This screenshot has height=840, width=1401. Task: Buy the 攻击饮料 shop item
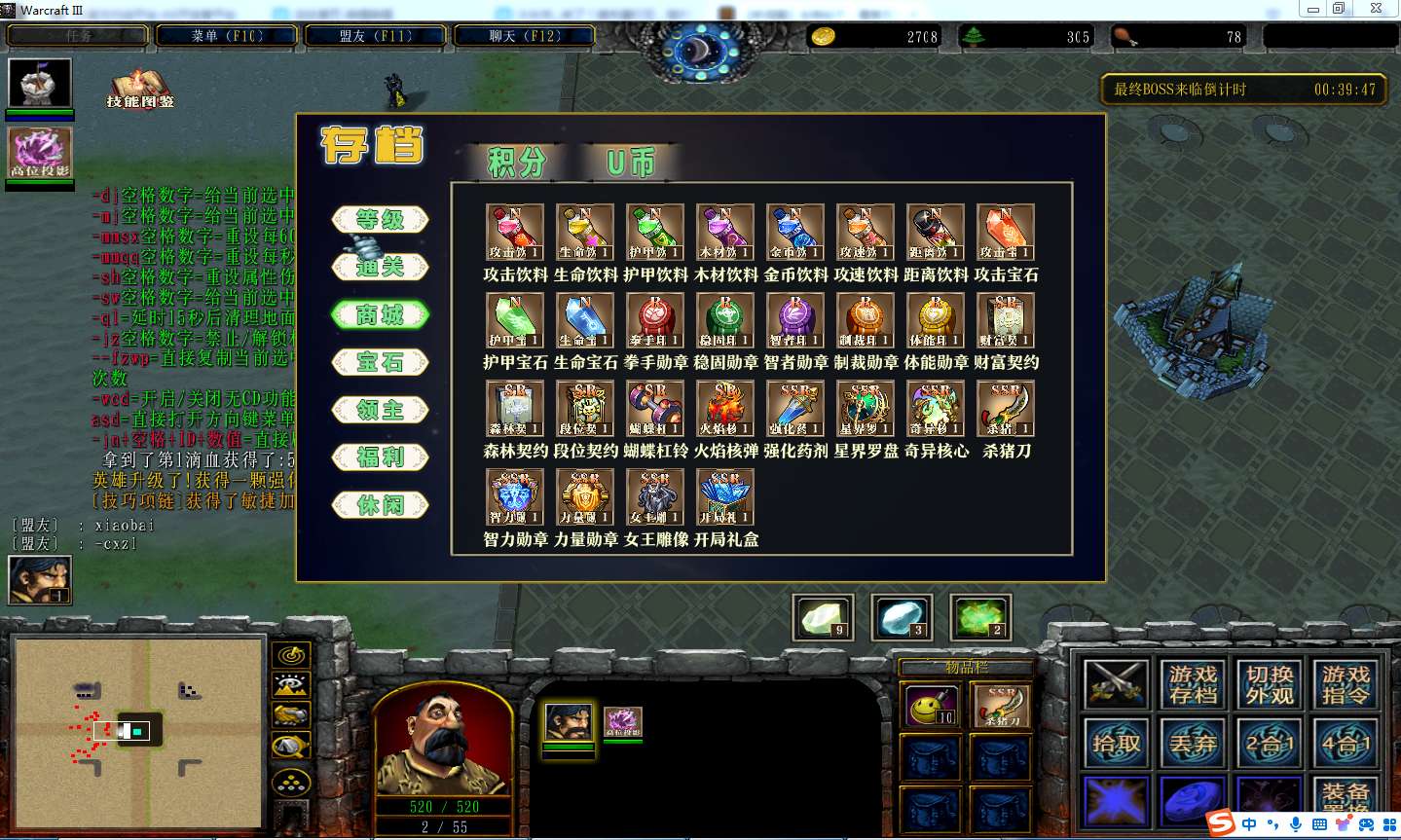515,232
